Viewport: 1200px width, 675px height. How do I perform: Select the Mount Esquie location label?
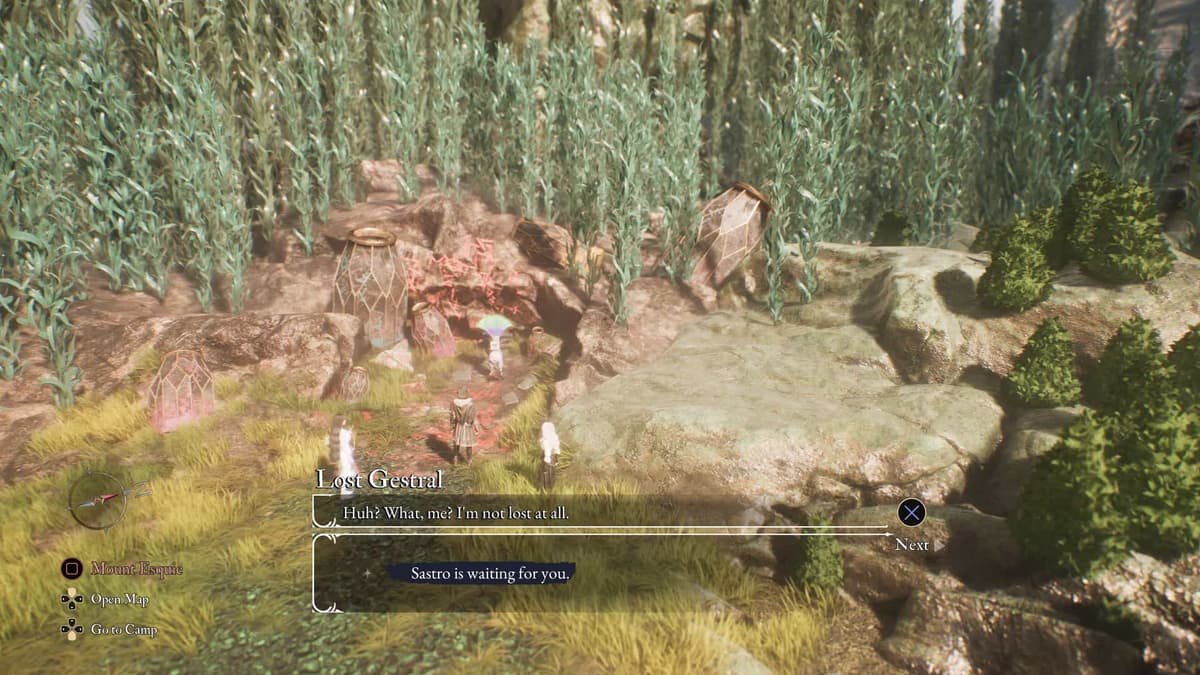coord(136,569)
